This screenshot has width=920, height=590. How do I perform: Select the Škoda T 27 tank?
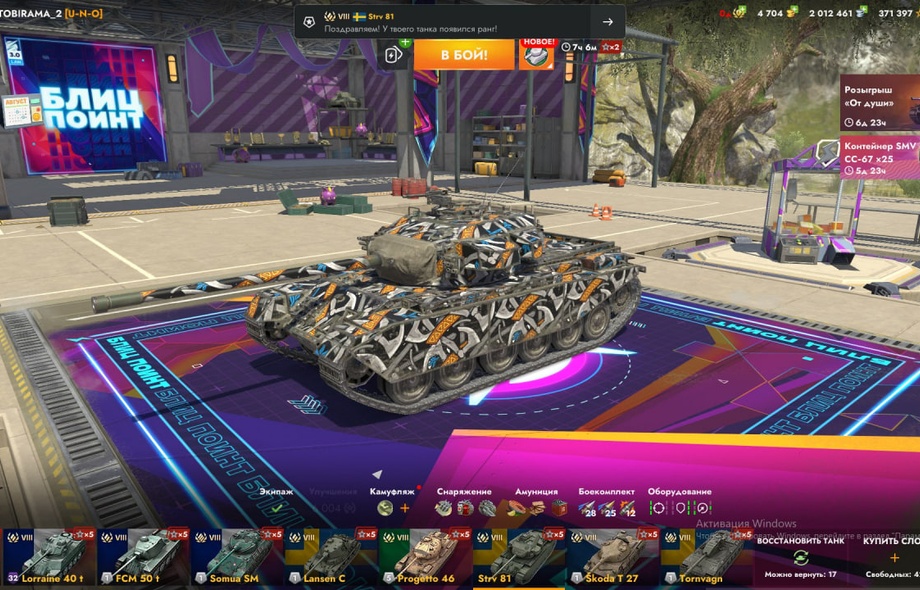(612, 557)
